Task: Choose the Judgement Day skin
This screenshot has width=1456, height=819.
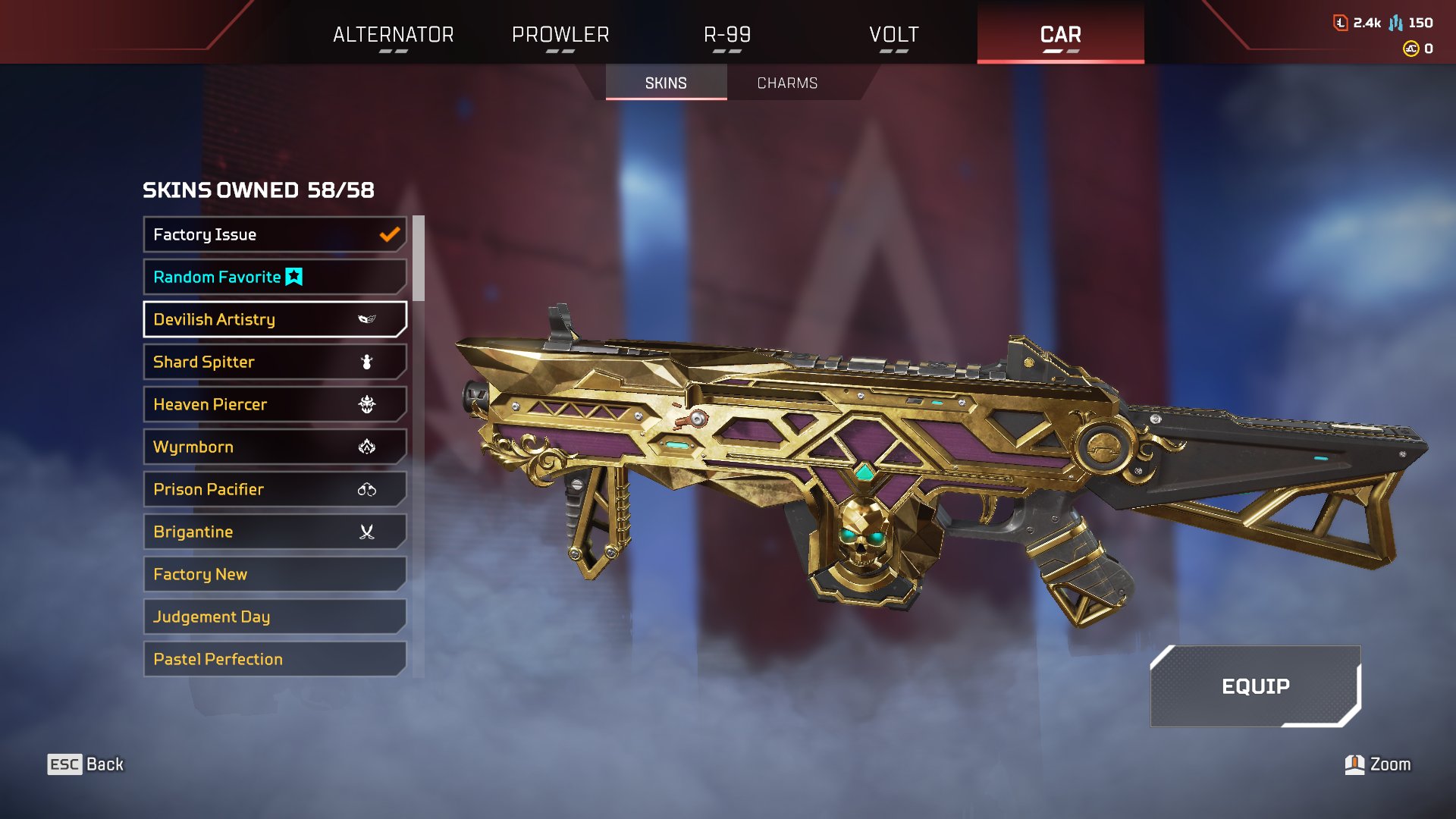Action: pos(275,617)
